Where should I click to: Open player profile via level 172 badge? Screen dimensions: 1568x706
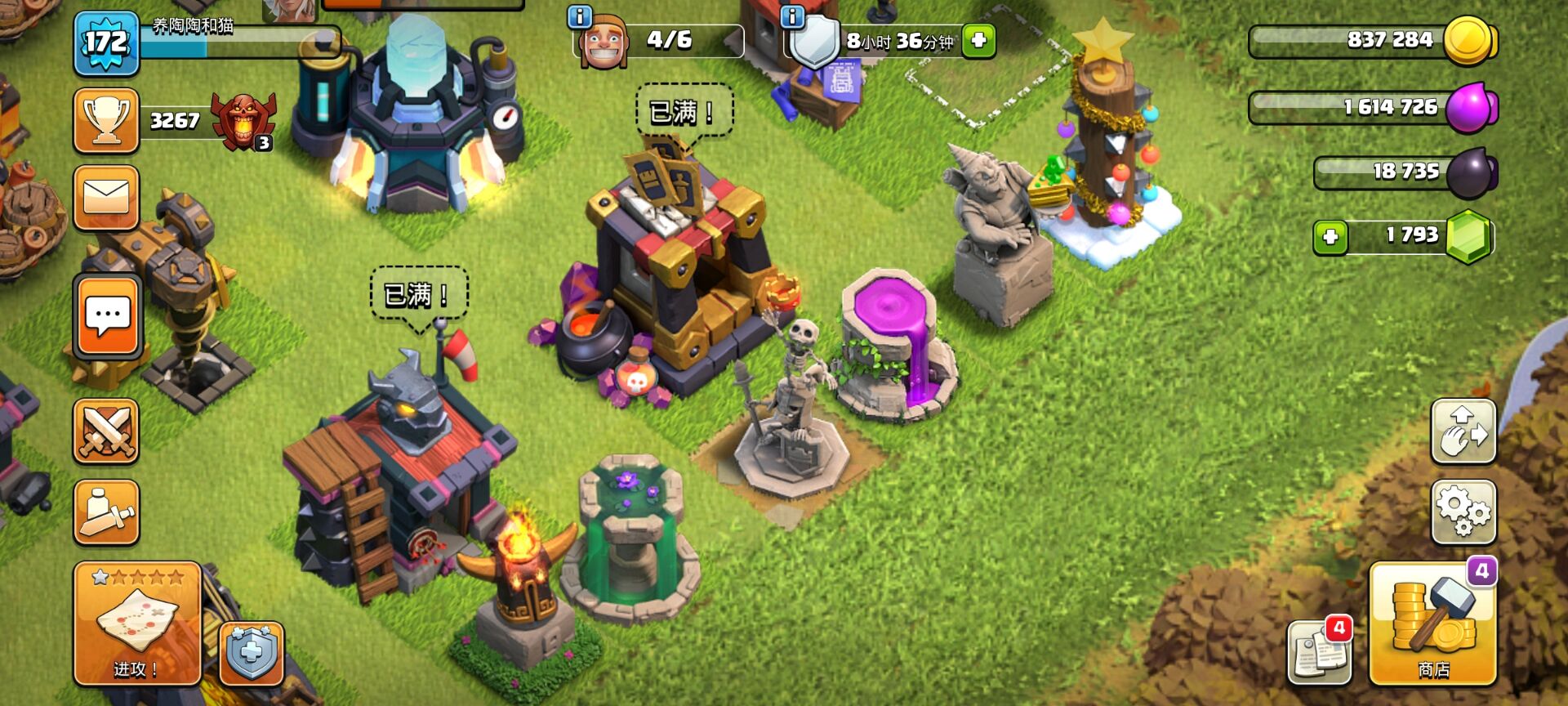tap(106, 42)
